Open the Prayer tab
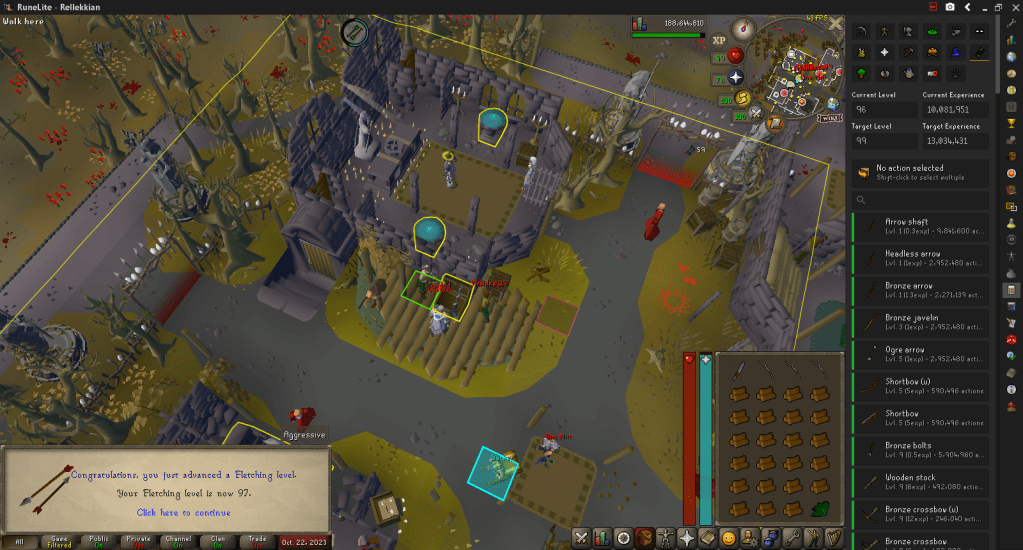Viewport: 1023px width, 550px height. coord(687,537)
